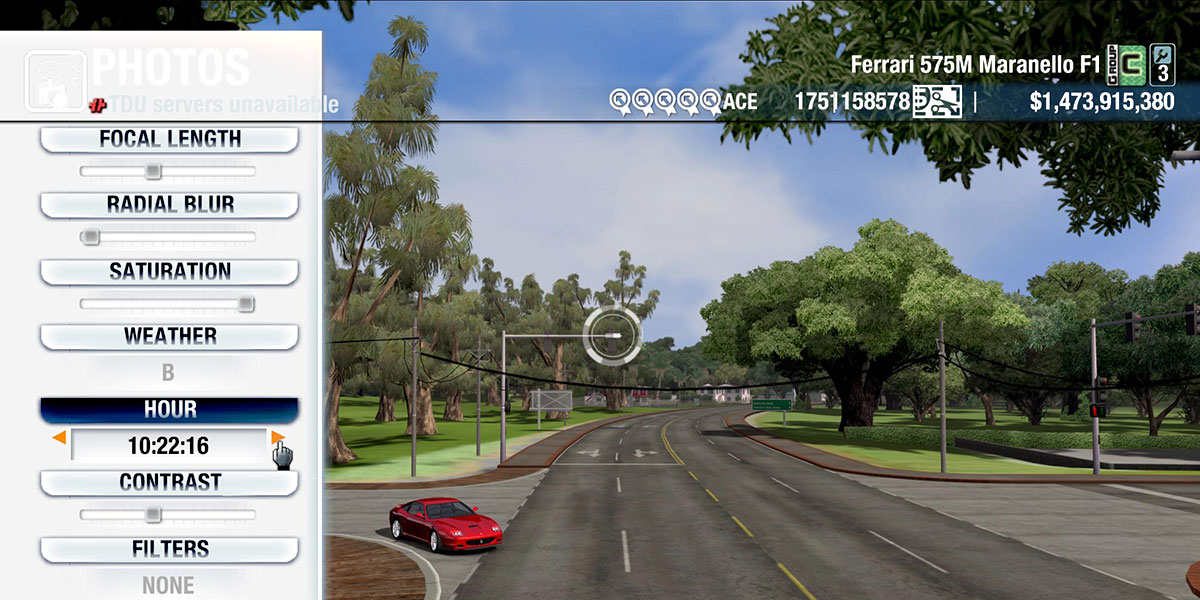The width and height of the screenshot is (1200, 600).
Task: Select the Focal Length option
Action: pos(169,139)
